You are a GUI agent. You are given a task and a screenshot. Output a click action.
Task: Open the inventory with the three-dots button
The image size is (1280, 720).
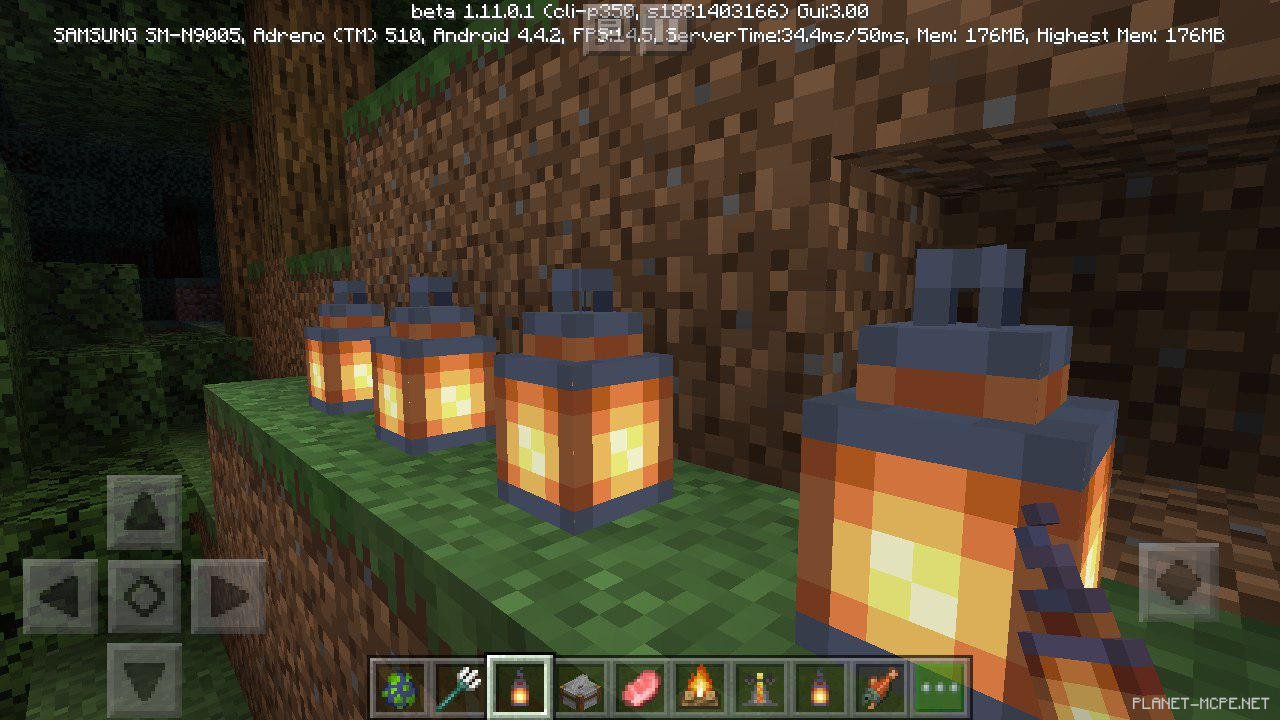940,688
